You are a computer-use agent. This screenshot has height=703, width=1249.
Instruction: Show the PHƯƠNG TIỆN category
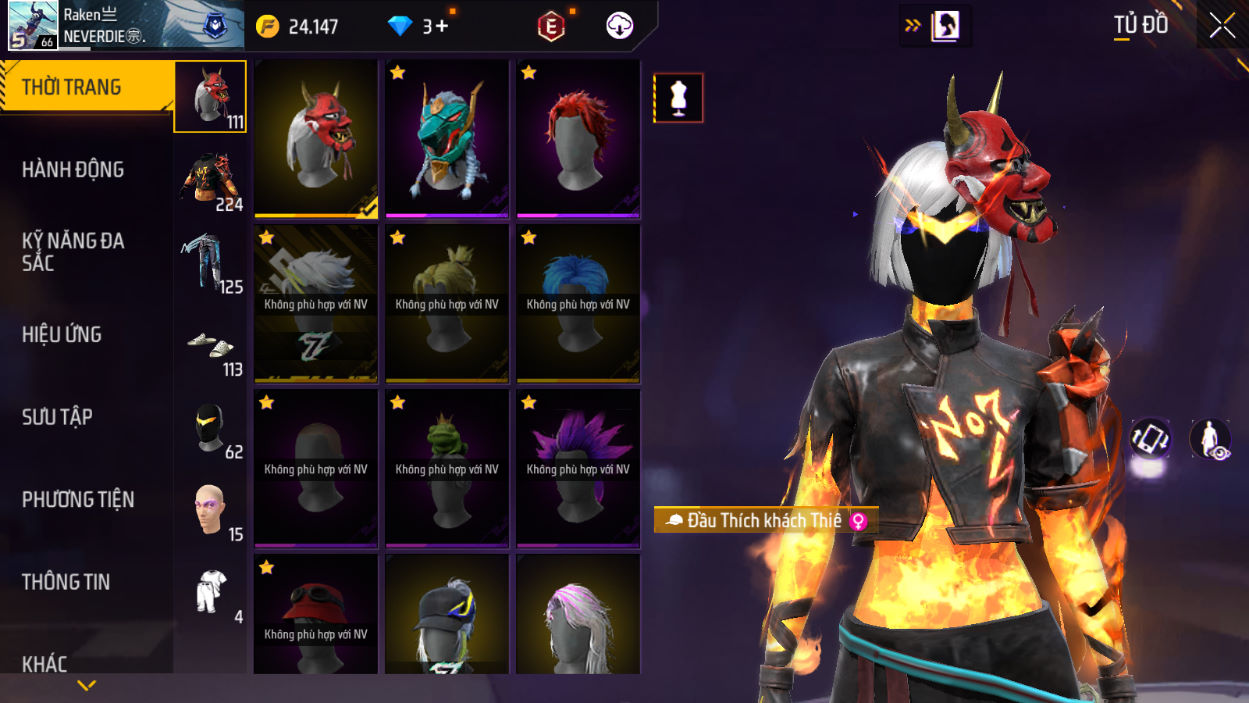point(78,500)
